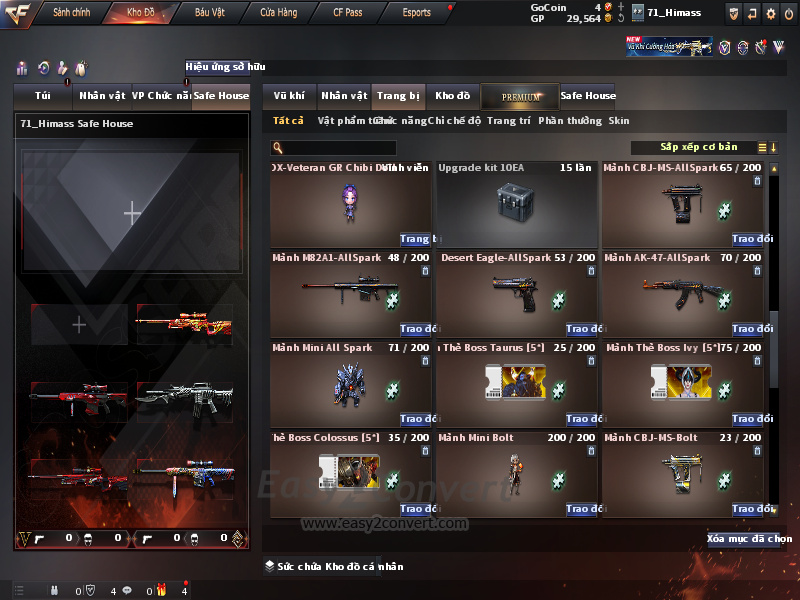
Task: Filter items by Phần thưởng
Action: 570,121
